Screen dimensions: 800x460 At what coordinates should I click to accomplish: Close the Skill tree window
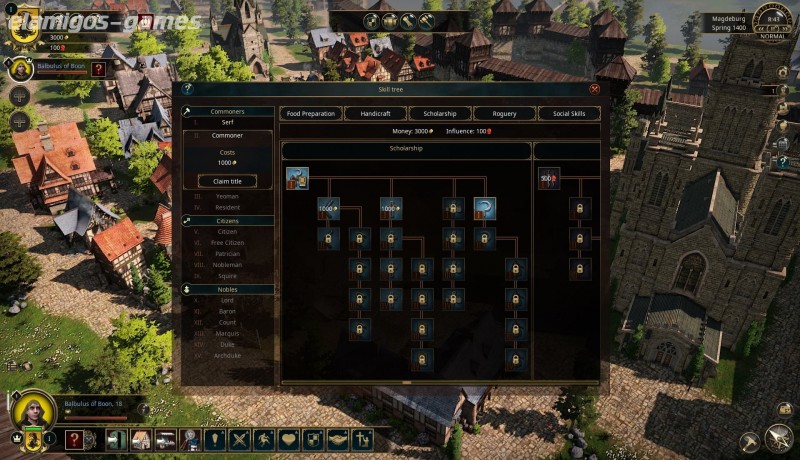595,89
